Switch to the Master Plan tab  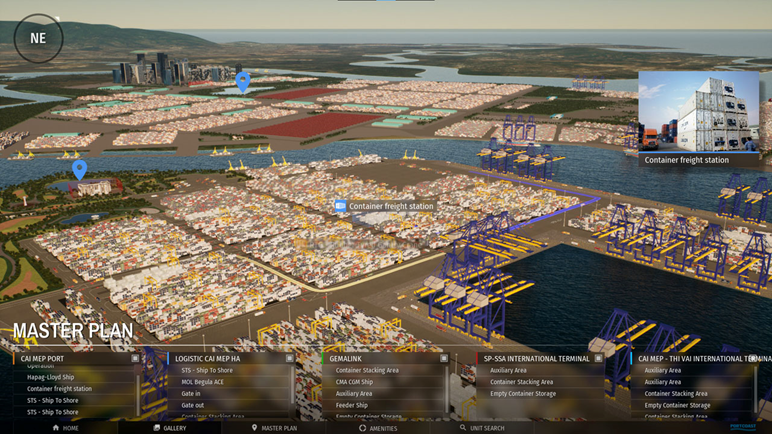pos(274,428)
